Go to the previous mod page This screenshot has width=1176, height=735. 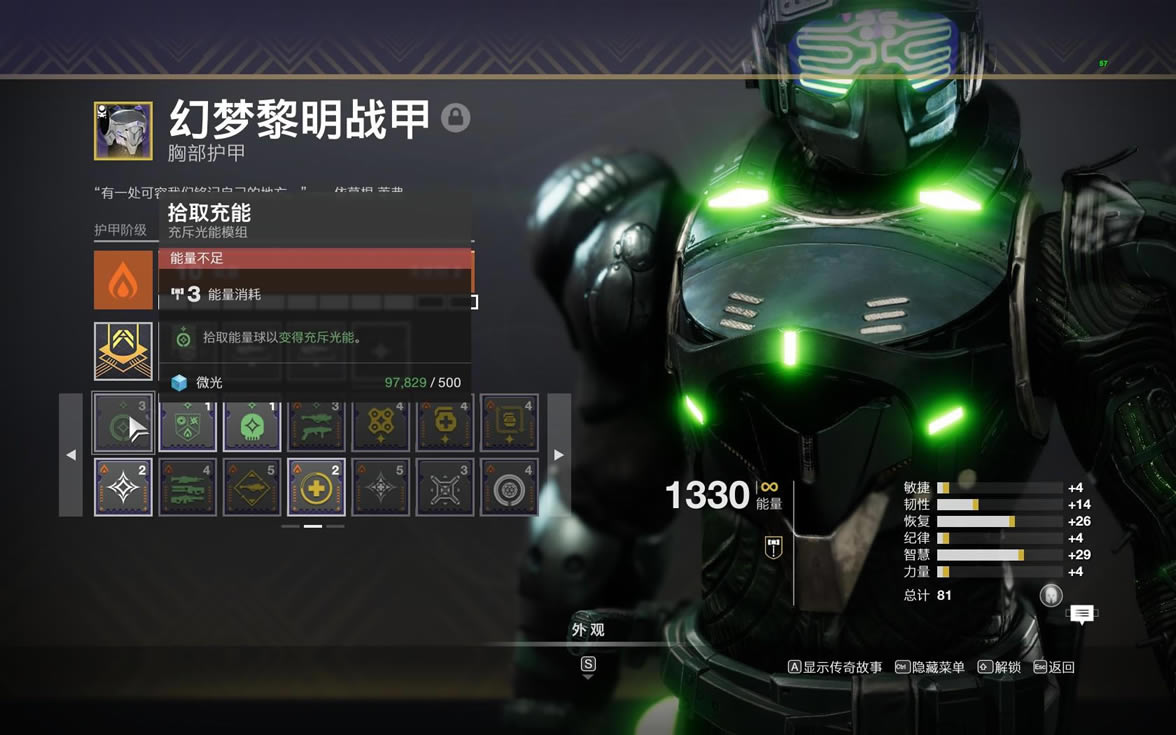point(70,455)
